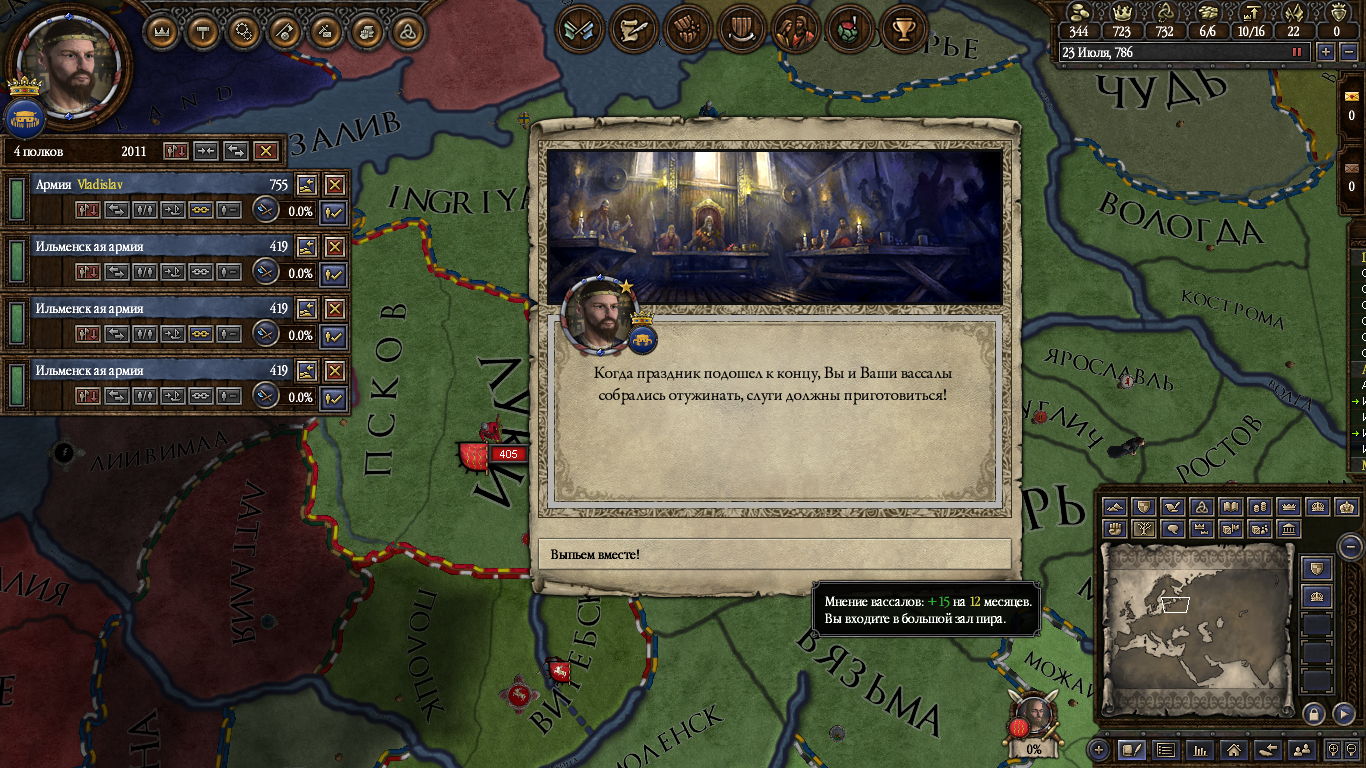This screenshot has width=1366, height=768.
Task: Choose the "Выпьем вместе!" event option
Action: (774, 554)
